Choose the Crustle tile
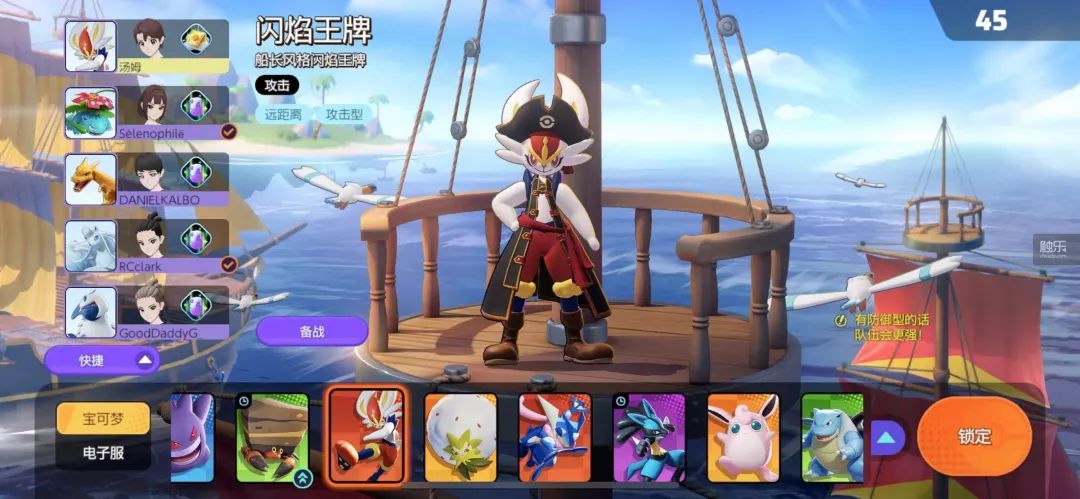Viewport: 1080px width, 499px height. click(272, 438)
